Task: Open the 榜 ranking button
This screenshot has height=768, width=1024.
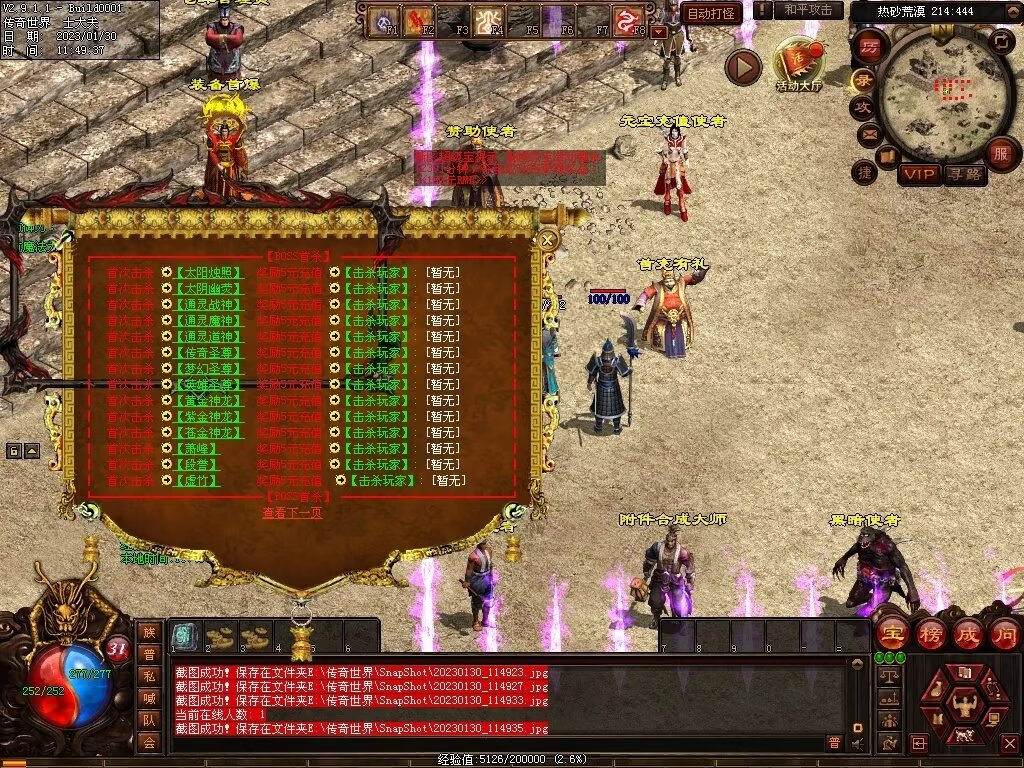Action: coord(929,633)
